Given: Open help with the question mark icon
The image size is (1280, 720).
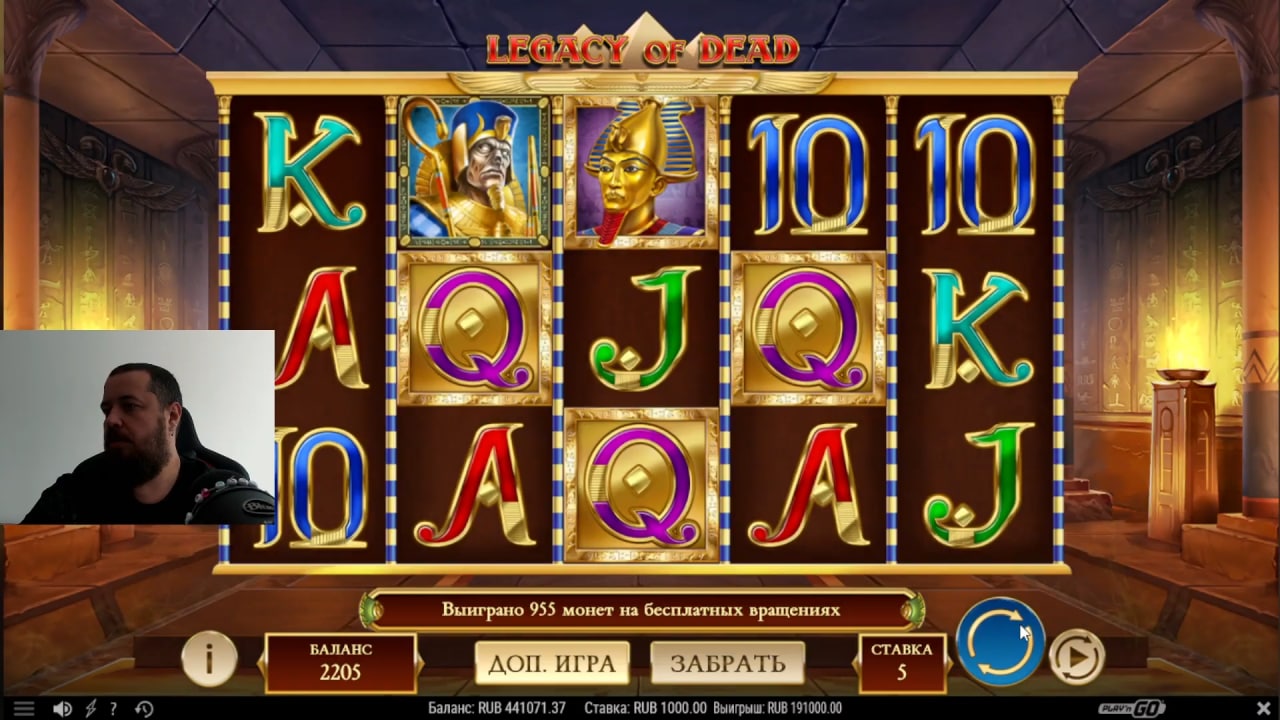Looking at the screenshot, I should 113,709.
